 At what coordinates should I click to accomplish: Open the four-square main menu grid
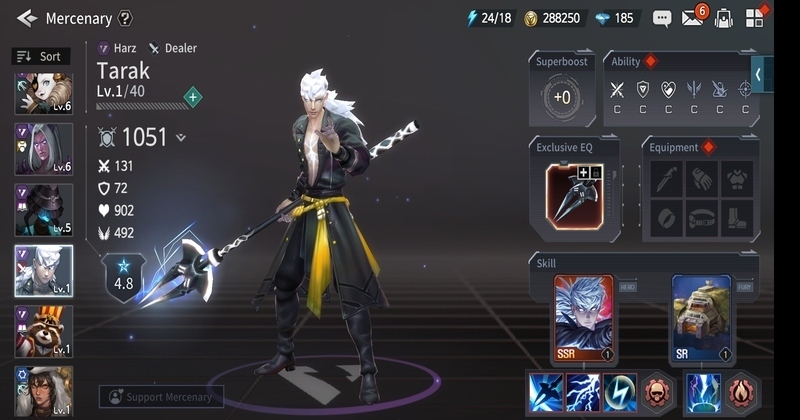pyautogui.click(x=755, y=18)
